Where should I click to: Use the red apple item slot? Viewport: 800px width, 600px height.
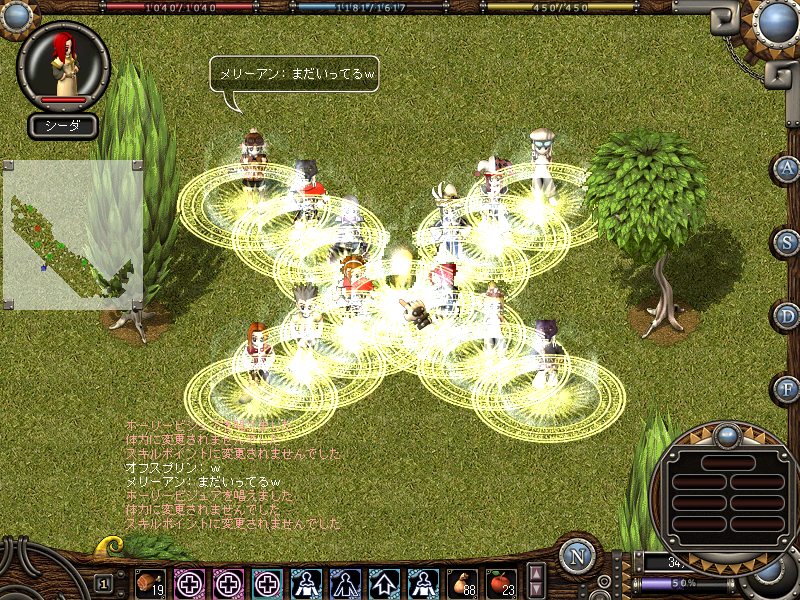point(501,582)
